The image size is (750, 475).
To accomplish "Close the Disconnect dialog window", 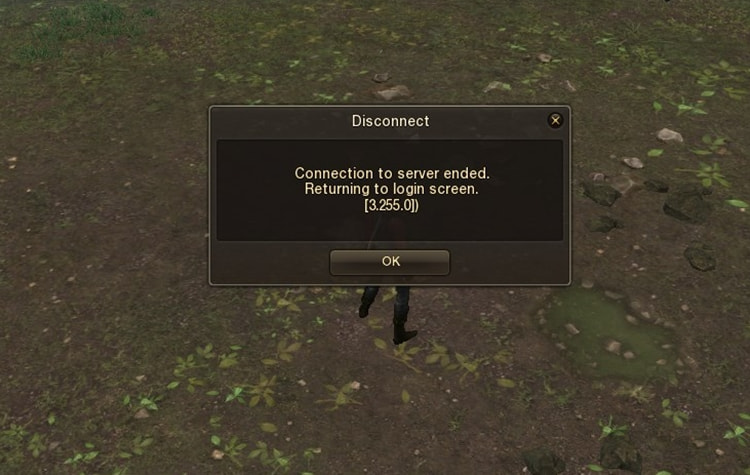I will (x=555, y=121).
